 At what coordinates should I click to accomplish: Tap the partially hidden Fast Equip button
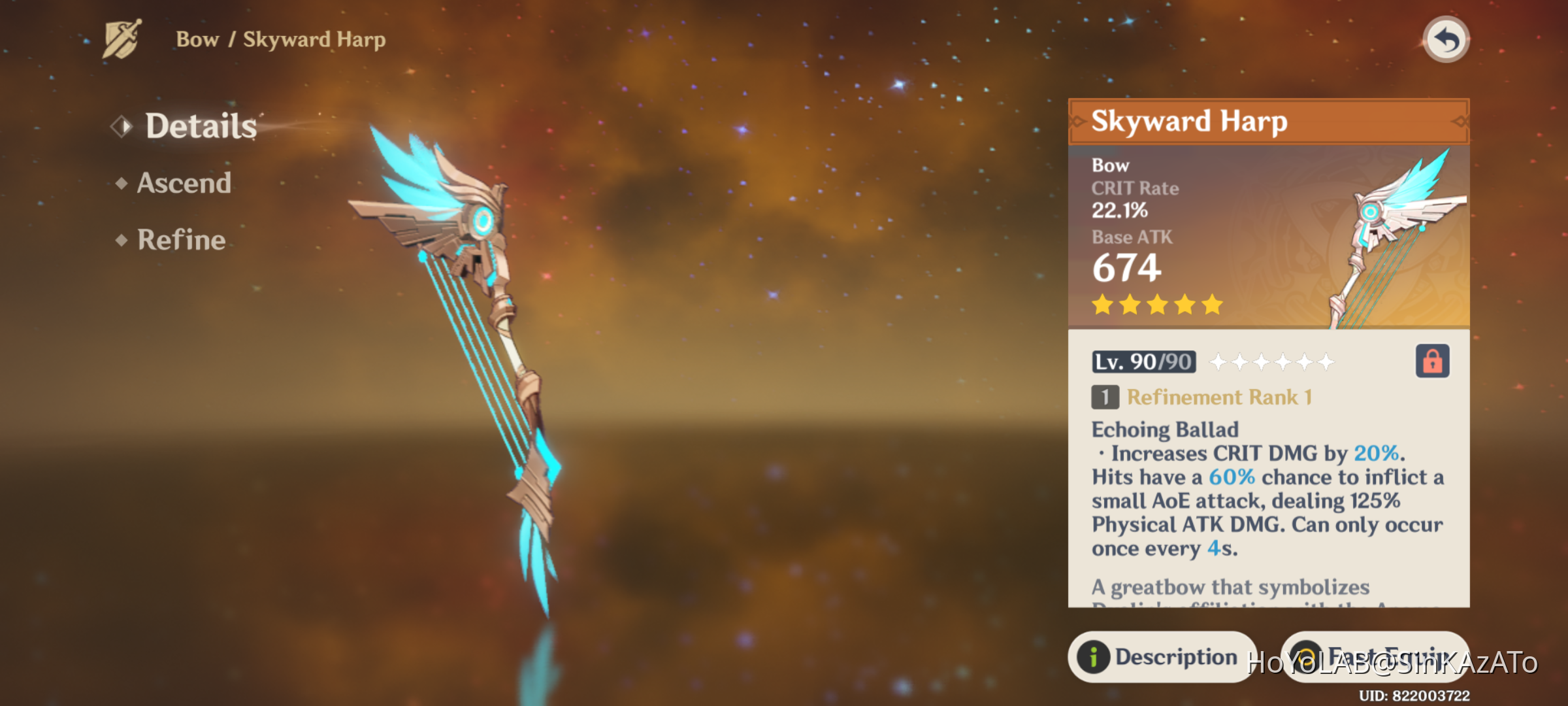tap(1375, 656)
